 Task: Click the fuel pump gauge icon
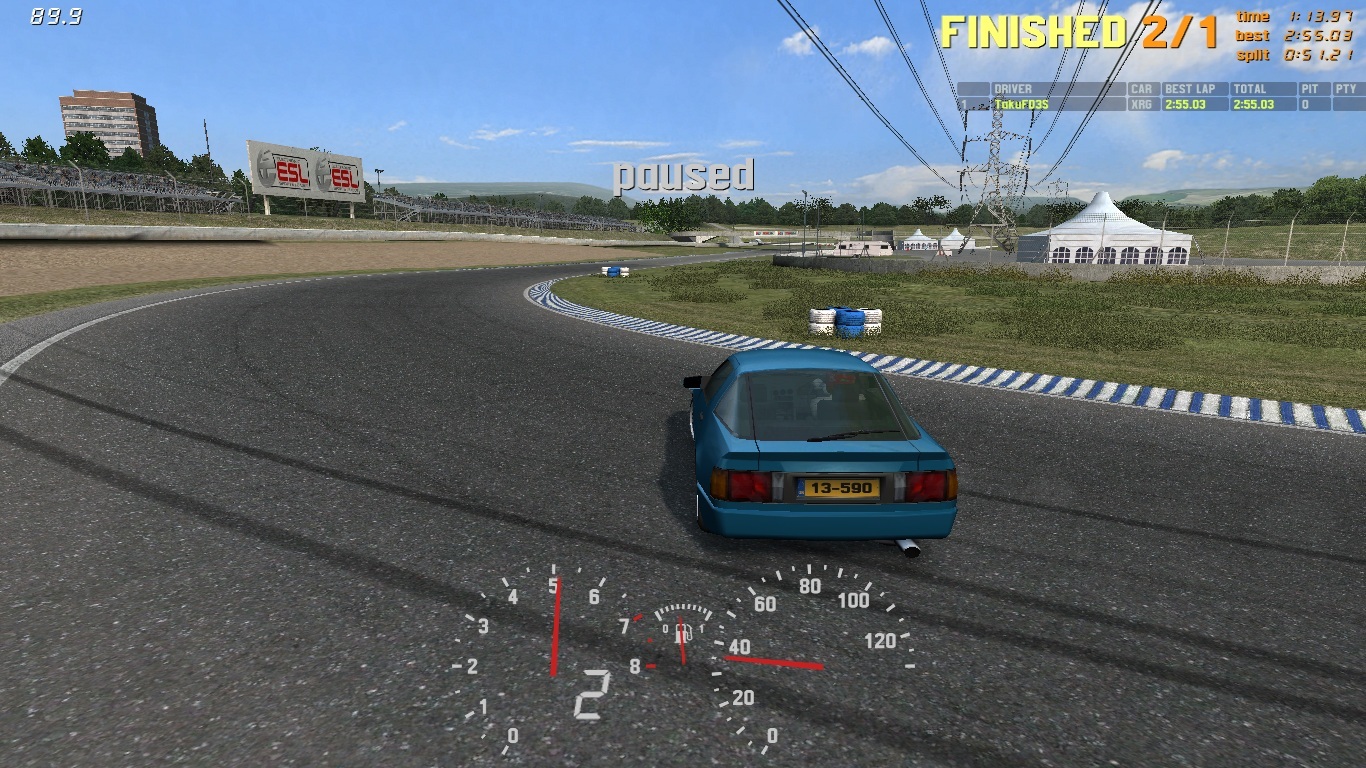coord(682,633)
